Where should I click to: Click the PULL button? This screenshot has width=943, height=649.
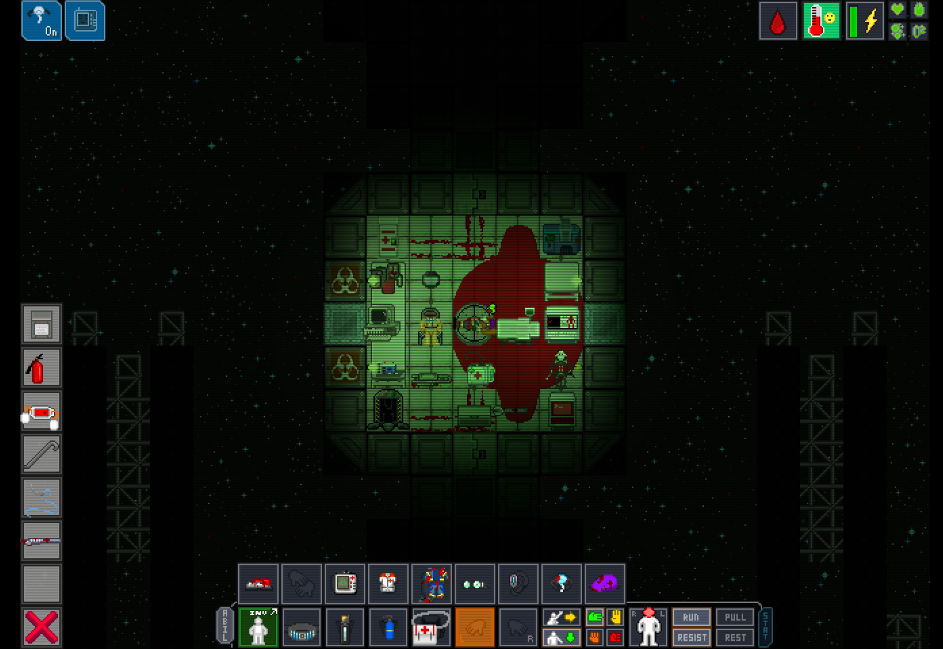point(735,618)
